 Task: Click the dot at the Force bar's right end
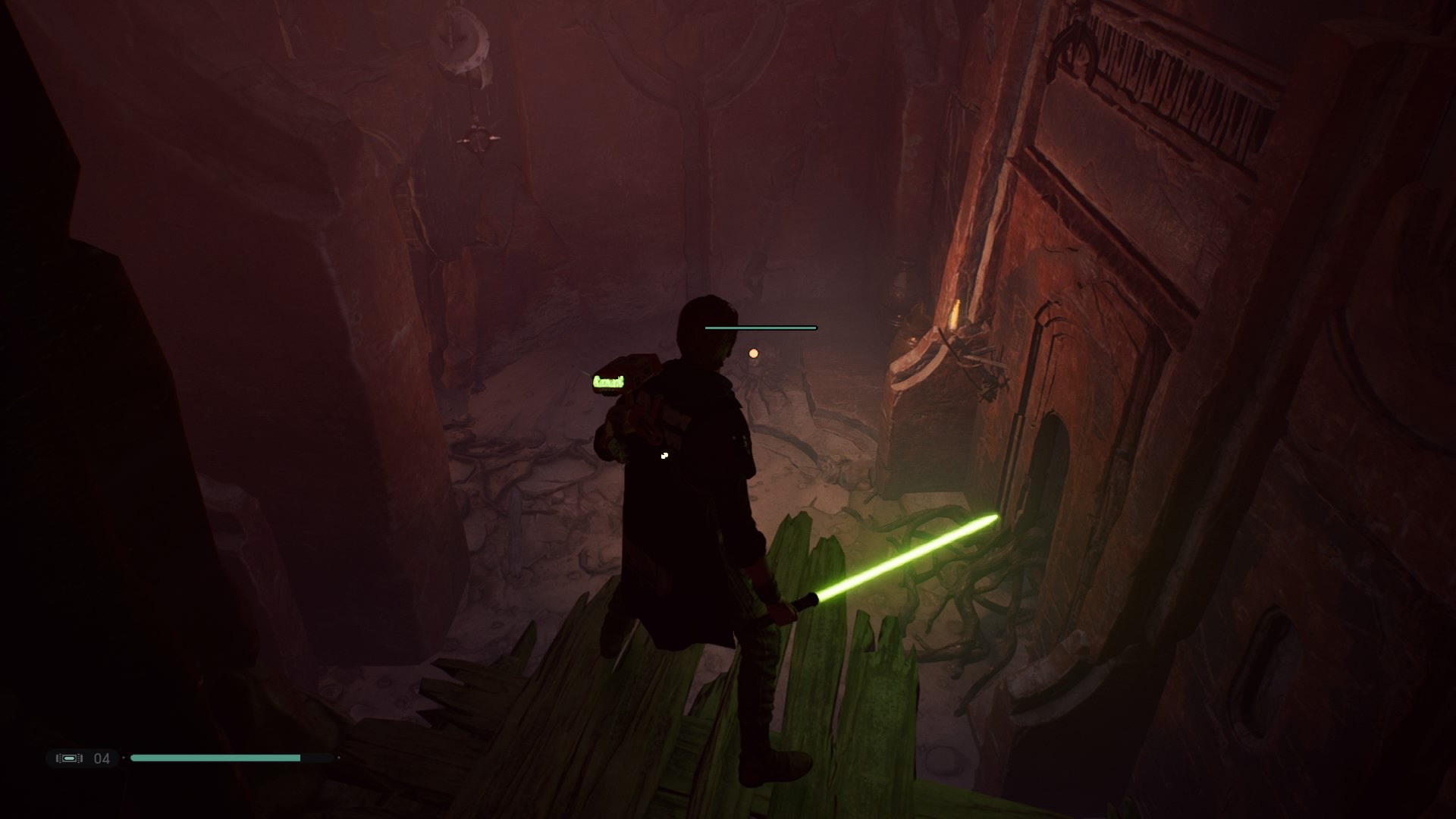point(340,758)
